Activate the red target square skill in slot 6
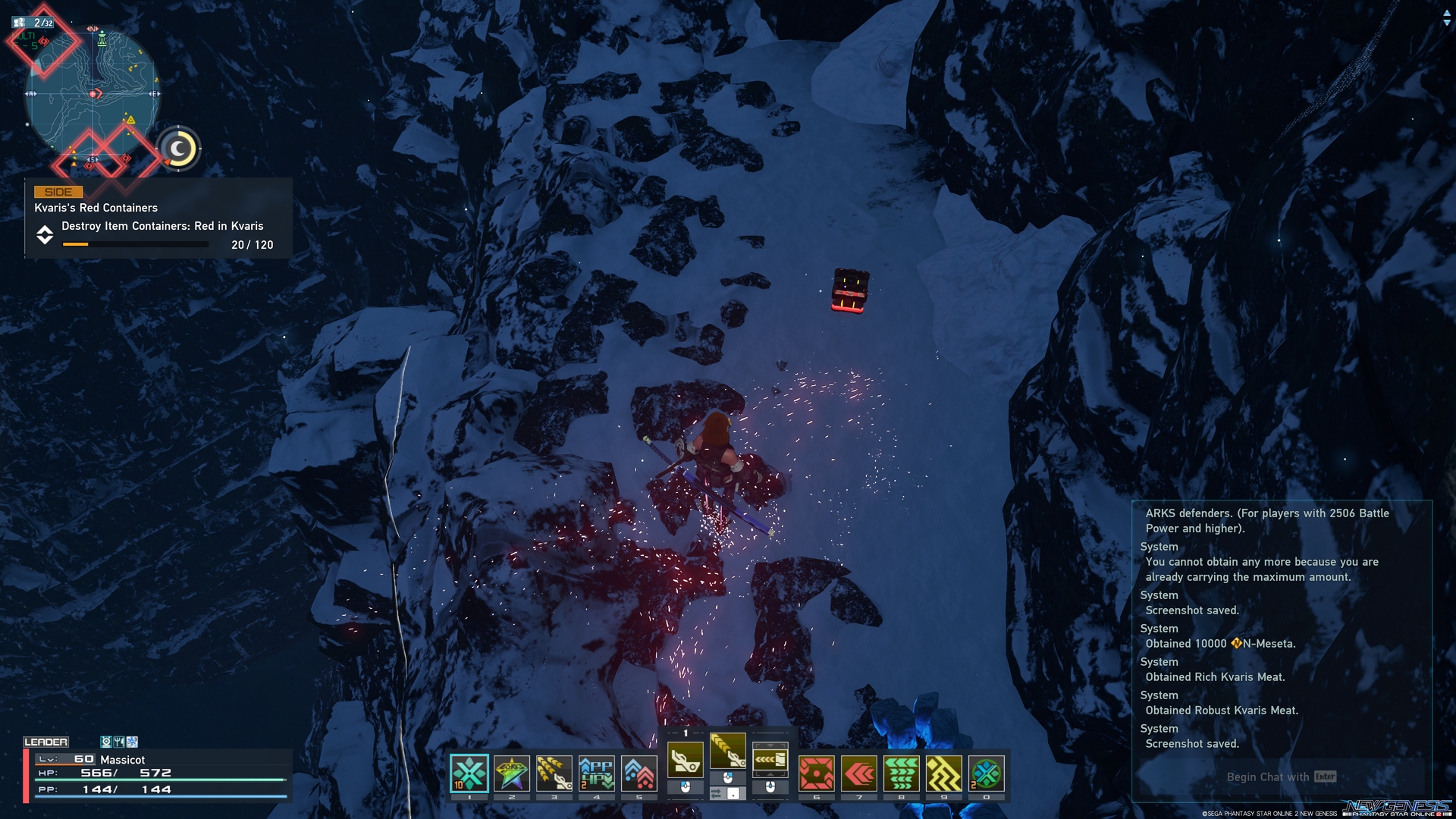The width and height of the screenshot is (1456, 819). (817, 773)
